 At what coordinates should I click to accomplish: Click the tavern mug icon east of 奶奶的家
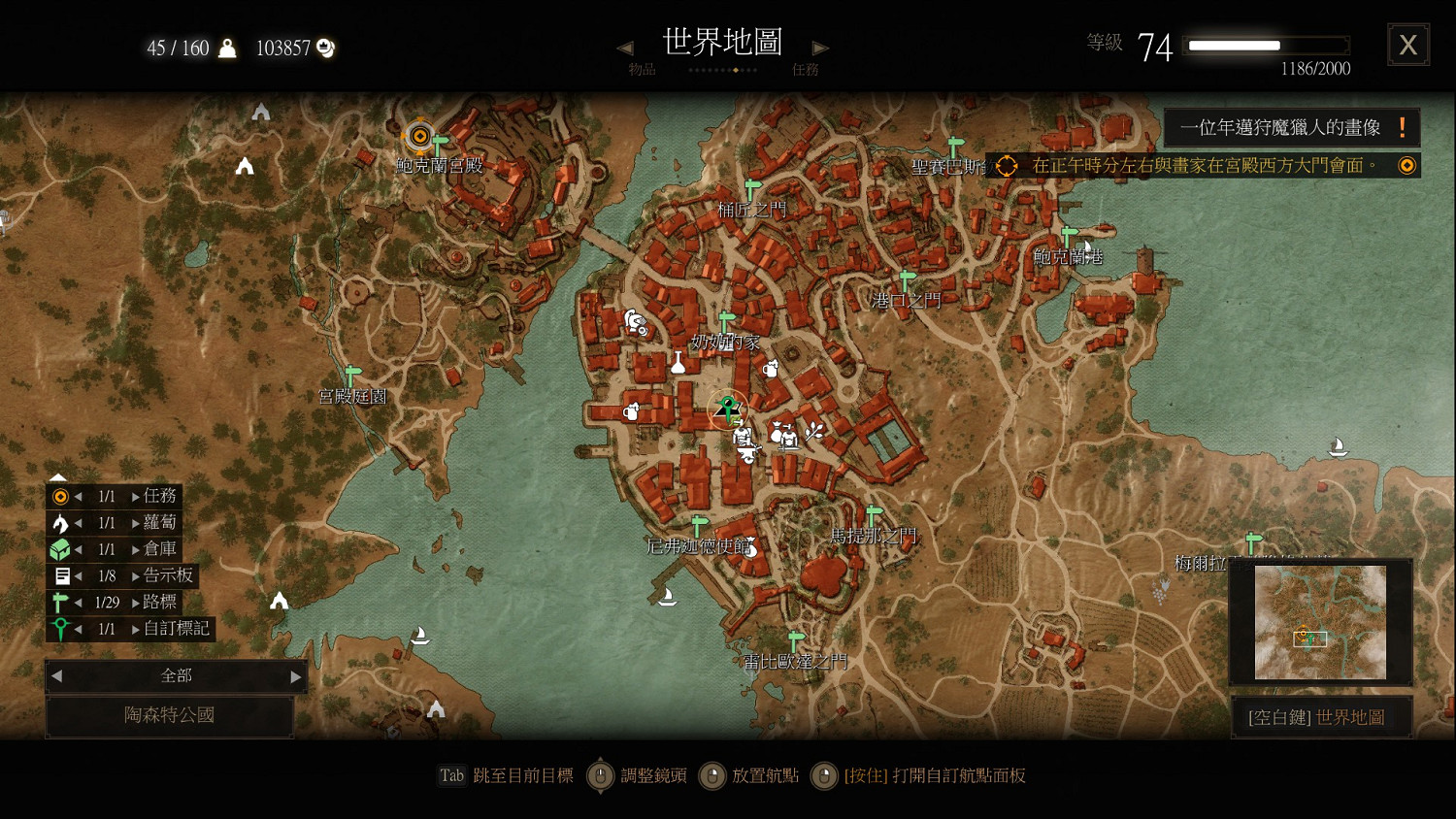770,370
